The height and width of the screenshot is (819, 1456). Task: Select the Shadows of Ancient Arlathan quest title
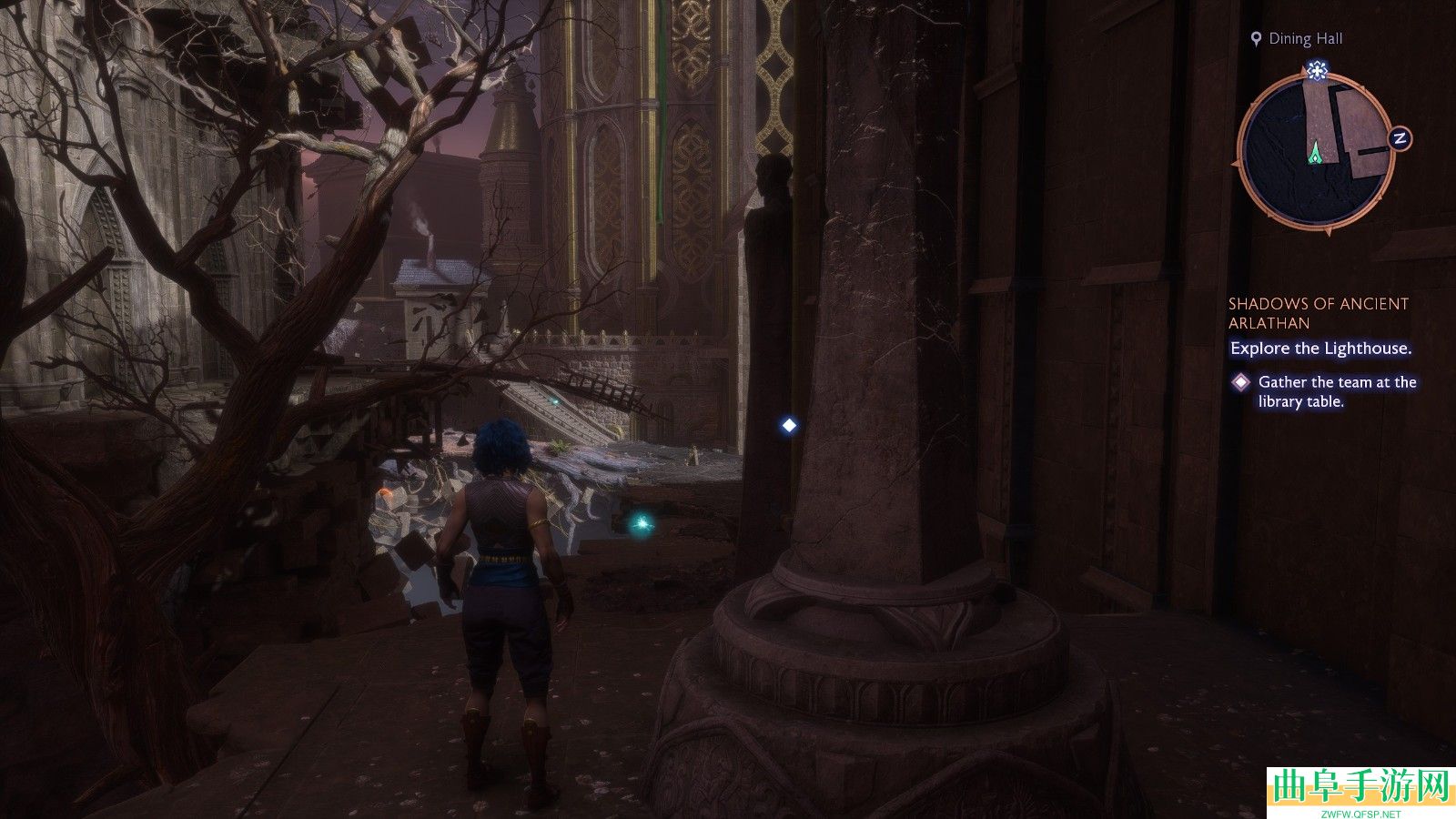point(1318,313)
